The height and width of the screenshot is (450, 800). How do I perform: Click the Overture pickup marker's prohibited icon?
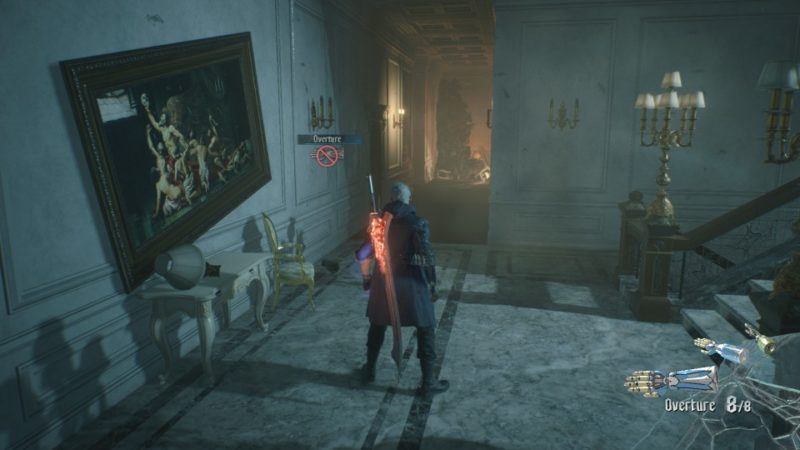point(326,156)
